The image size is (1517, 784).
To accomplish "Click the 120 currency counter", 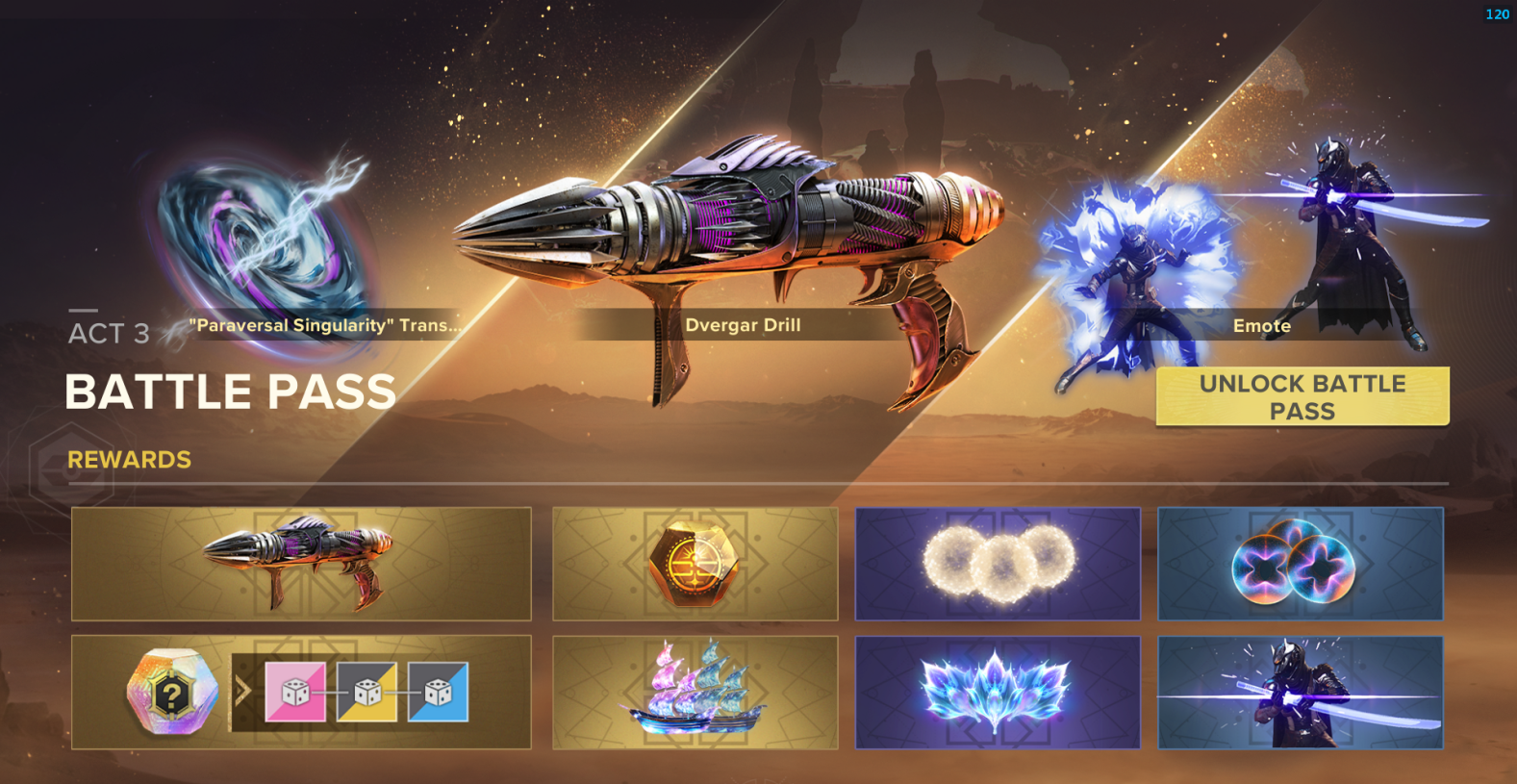I will [1497, 13].
